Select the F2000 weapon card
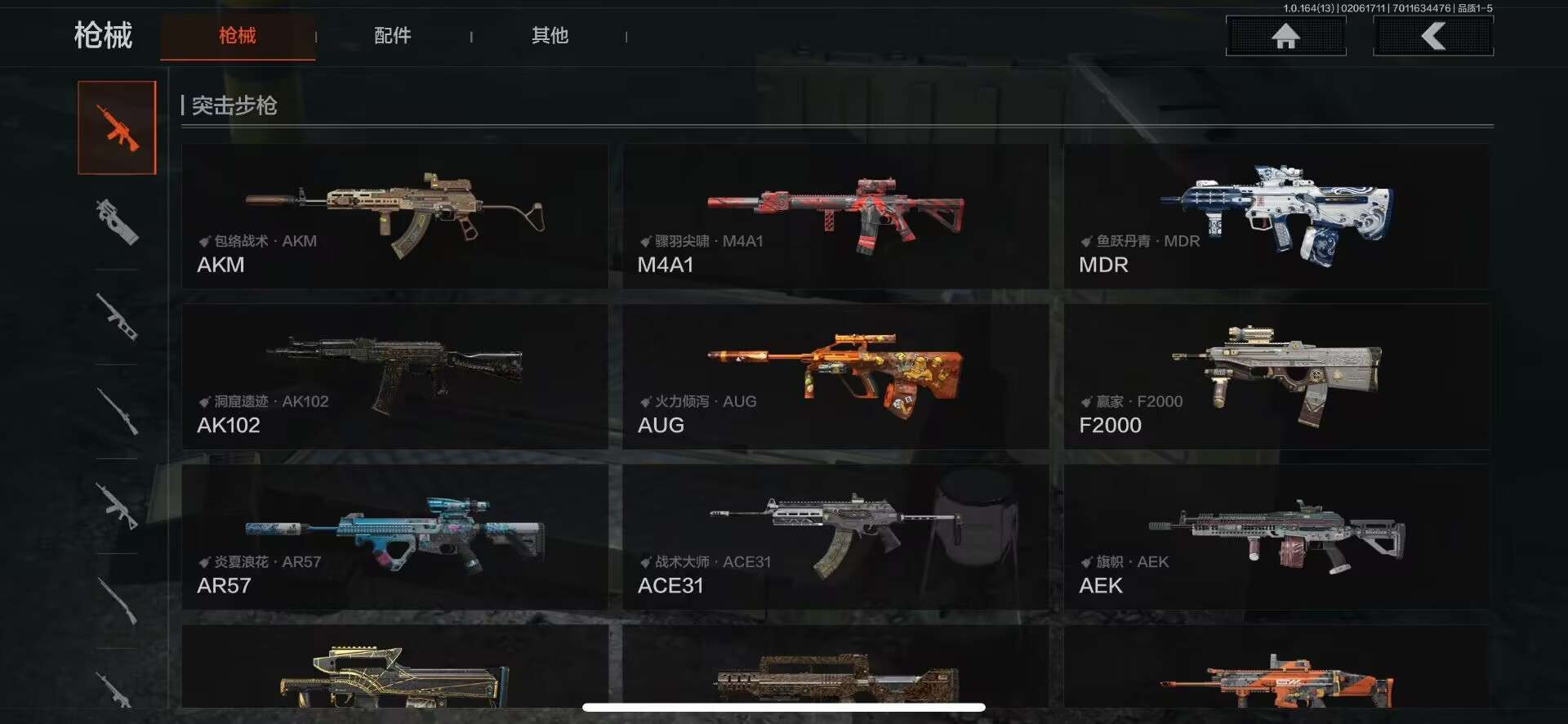 (x=1276, y=377)
